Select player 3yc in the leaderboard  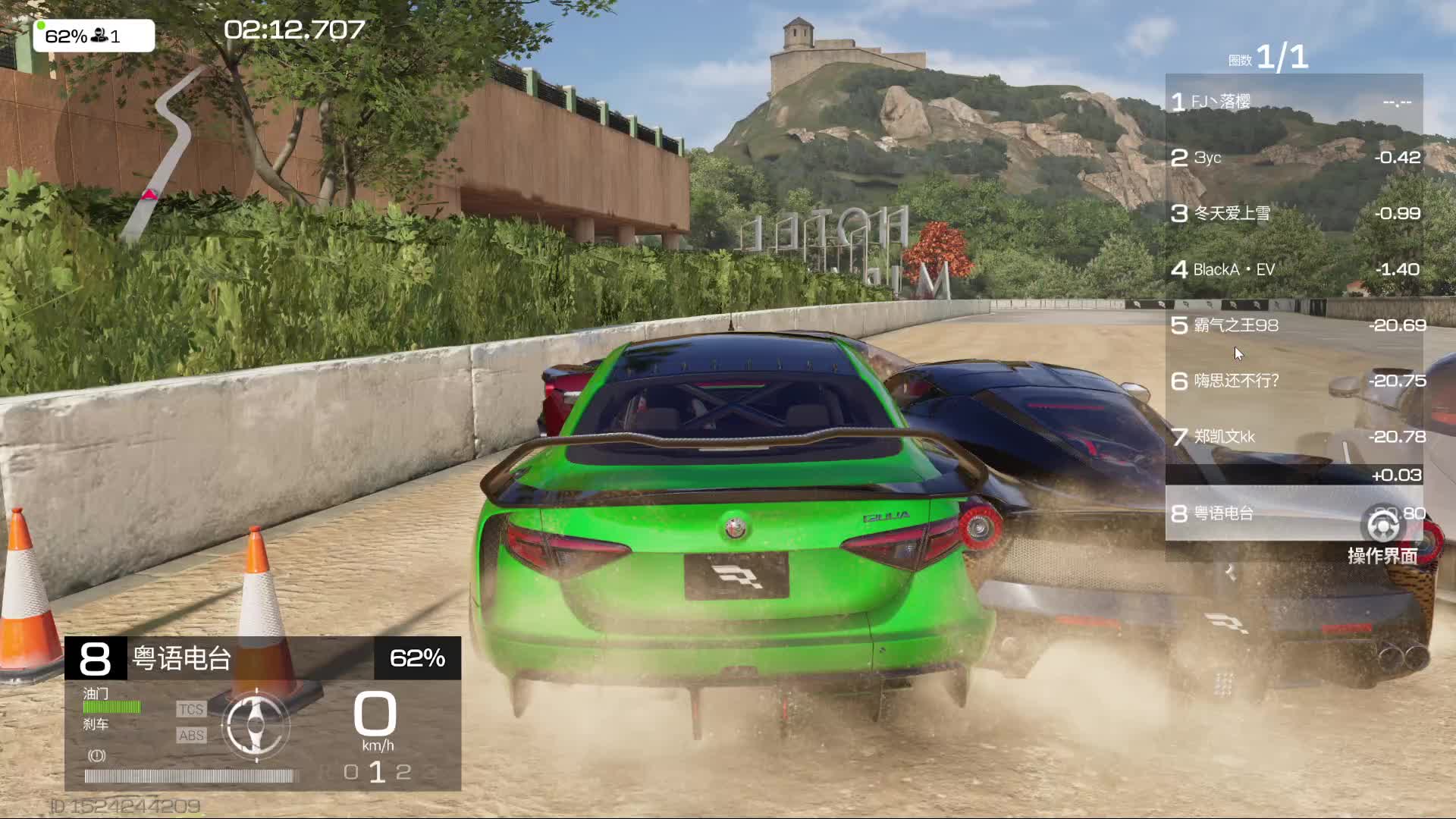1294,158
